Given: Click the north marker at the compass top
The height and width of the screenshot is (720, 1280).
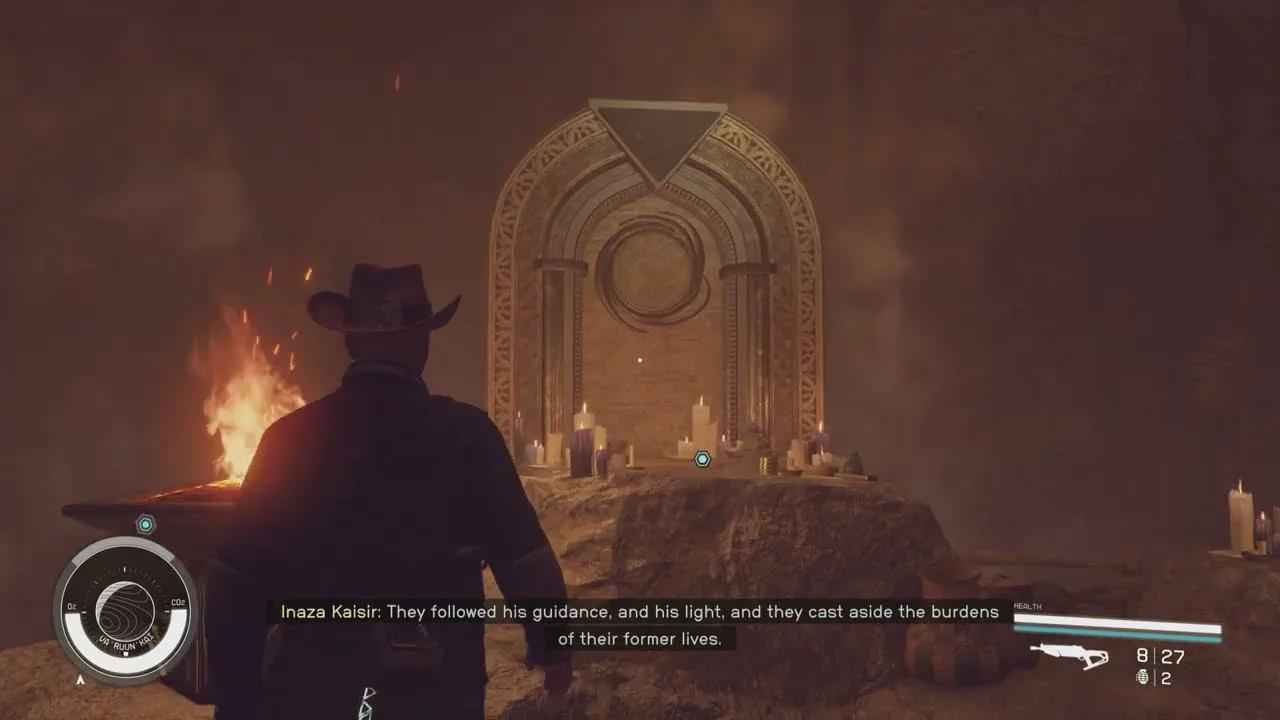Looking at the screenshot, I should pos(125,567).
